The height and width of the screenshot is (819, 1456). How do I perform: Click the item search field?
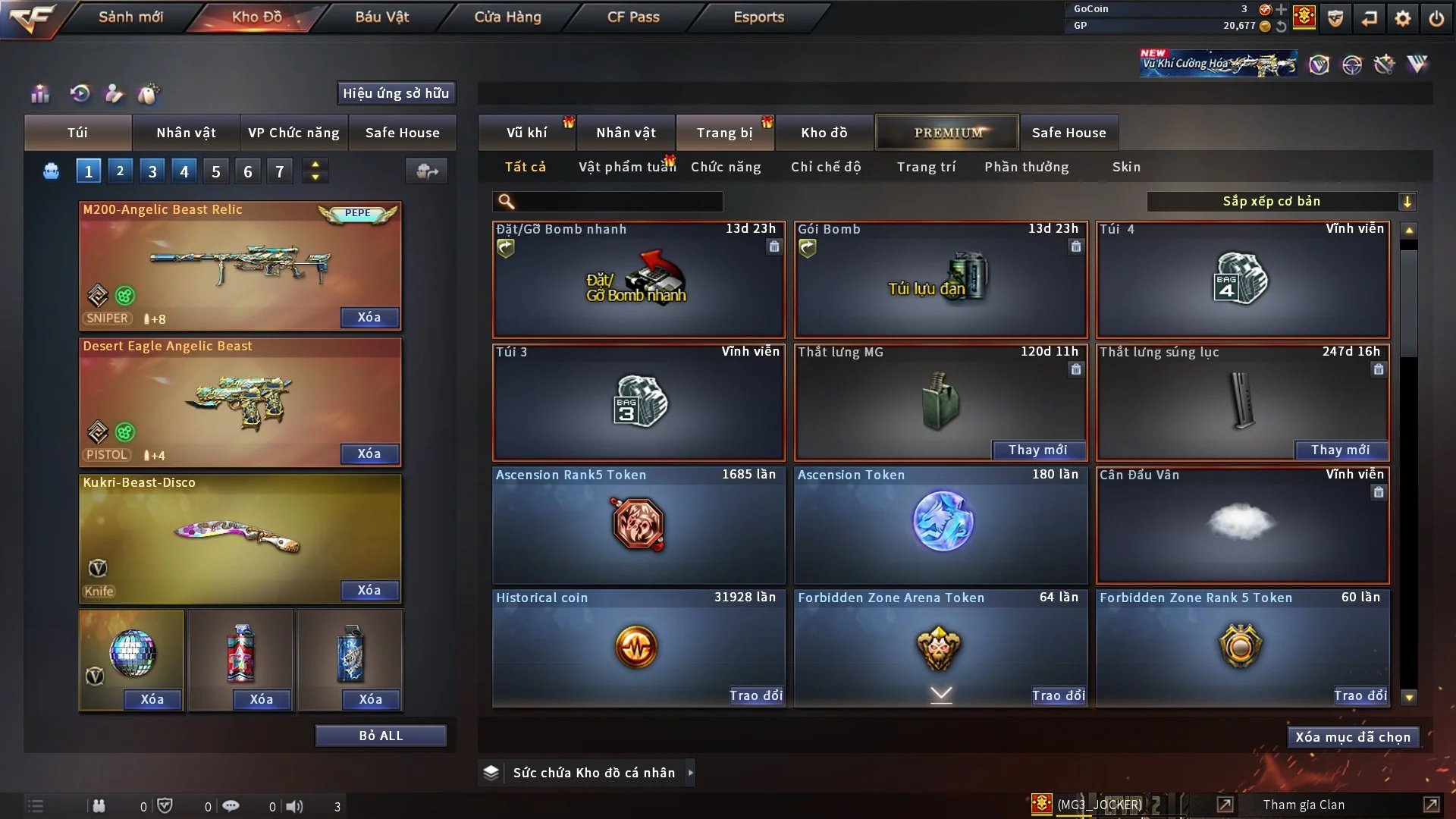click(x=618, y=202)
